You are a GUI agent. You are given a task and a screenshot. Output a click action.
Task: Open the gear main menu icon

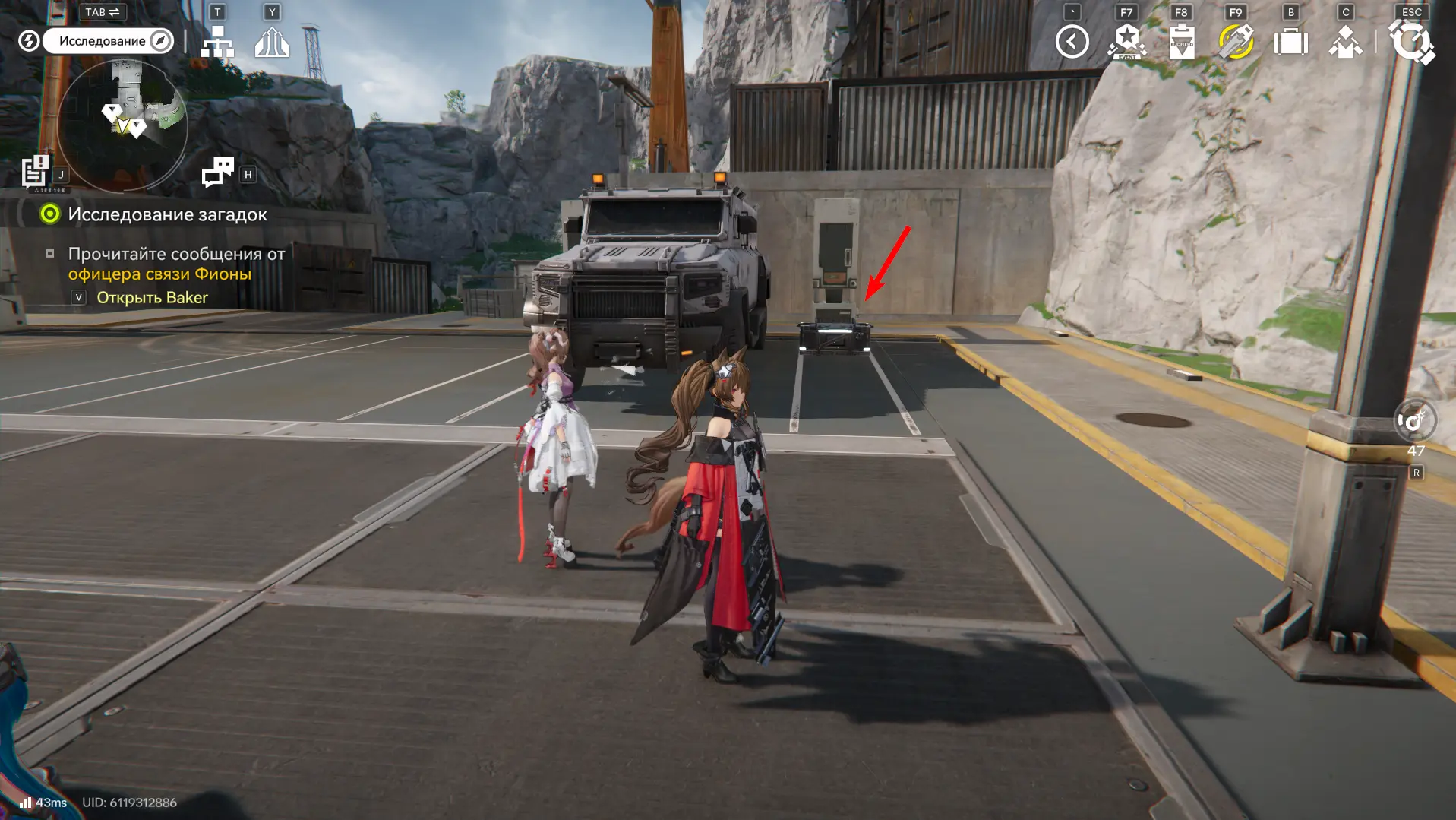[x=1411, y=42]
